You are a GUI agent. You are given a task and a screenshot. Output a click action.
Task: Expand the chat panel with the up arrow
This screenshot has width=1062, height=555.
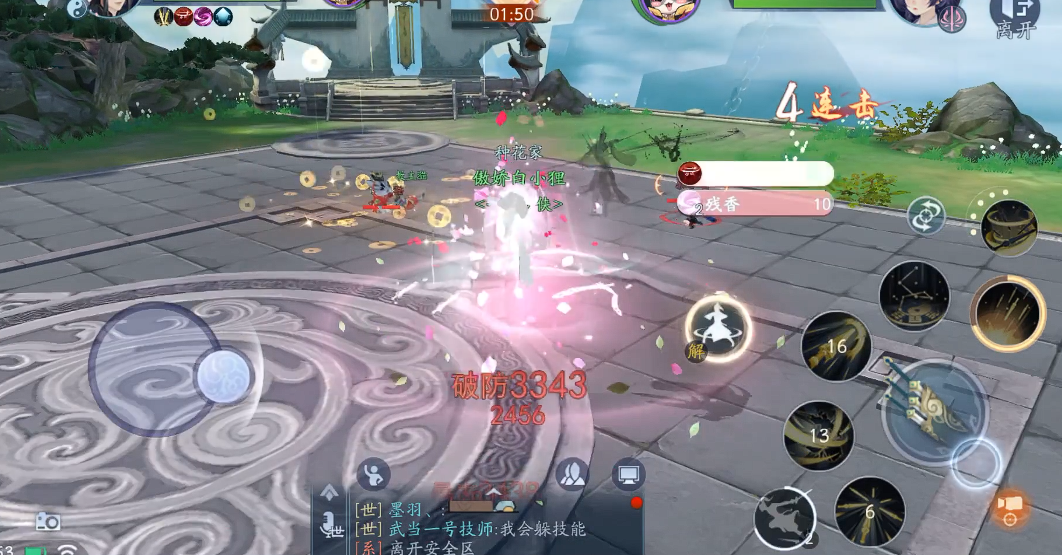(329, 491)
